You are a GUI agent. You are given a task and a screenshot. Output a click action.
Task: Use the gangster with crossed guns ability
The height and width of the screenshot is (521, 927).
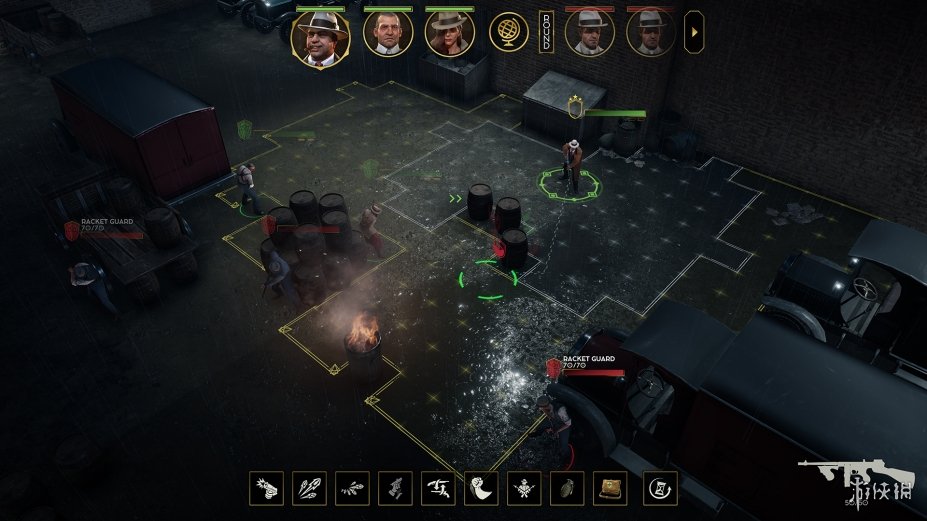(x=524, y=488)
